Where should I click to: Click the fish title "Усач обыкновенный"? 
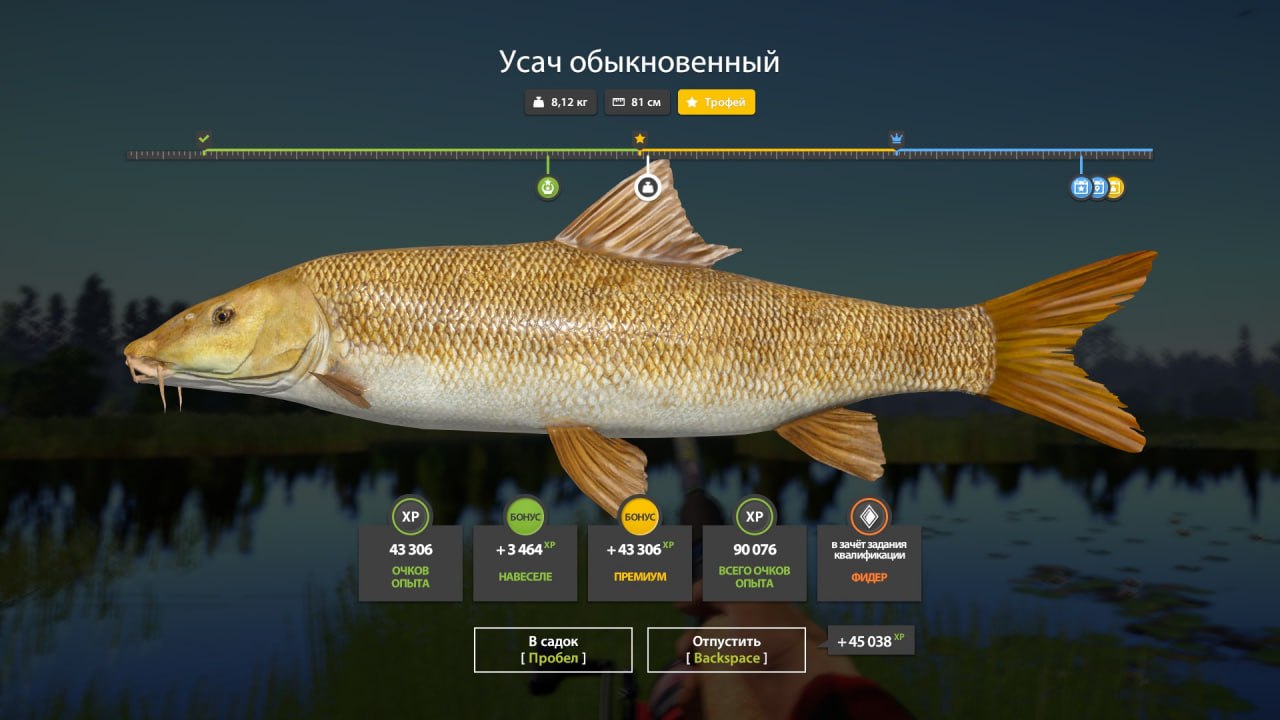pyautogui.click(x=640, y=60)
